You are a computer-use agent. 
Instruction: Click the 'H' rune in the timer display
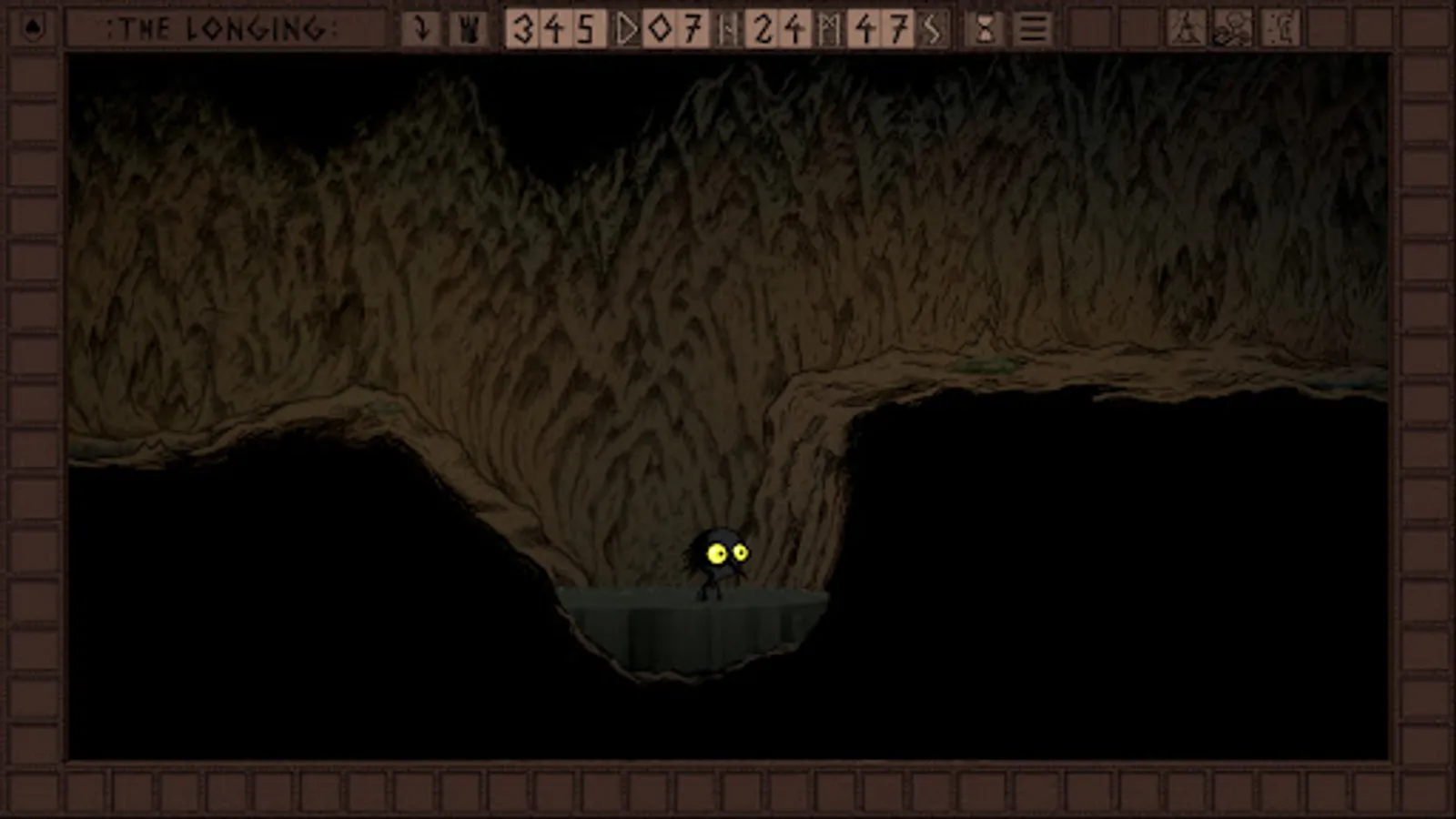(728, 29)
